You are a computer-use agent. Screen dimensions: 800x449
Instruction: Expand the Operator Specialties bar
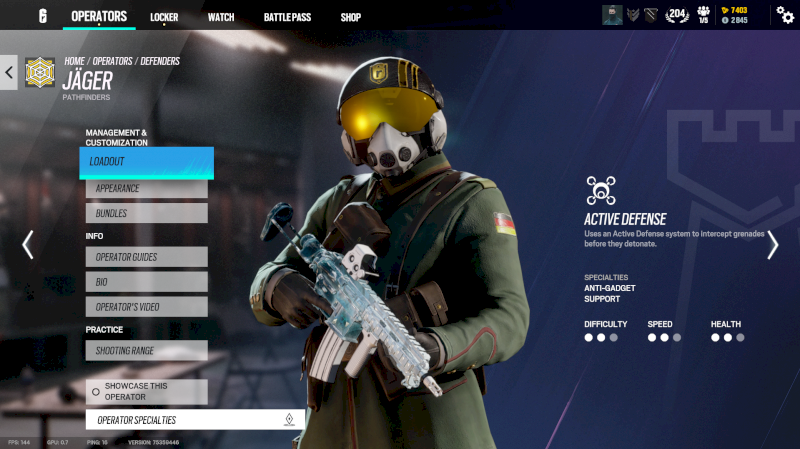[194, 420]
